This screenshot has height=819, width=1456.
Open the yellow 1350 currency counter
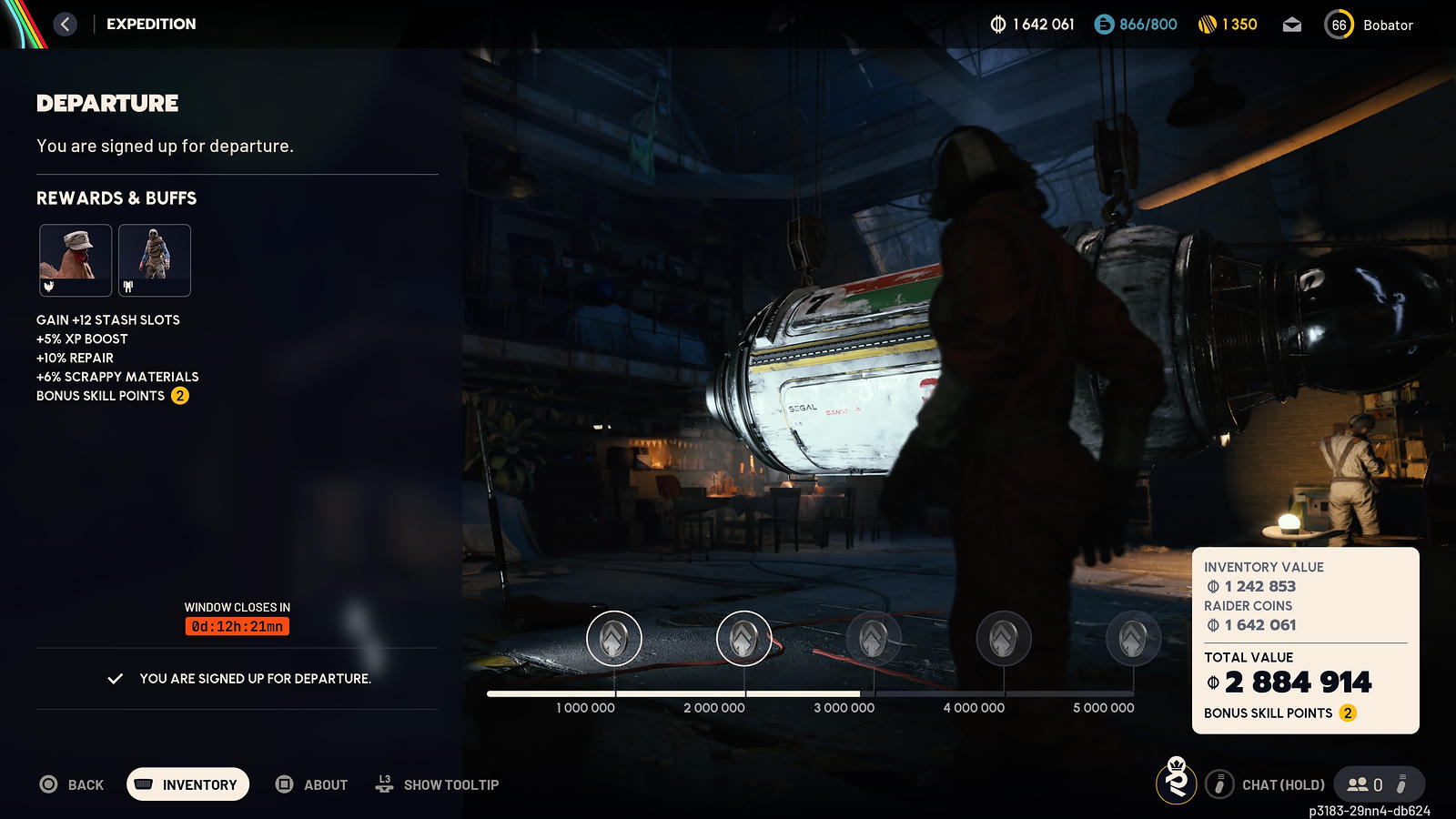[x=1228, y=25]
